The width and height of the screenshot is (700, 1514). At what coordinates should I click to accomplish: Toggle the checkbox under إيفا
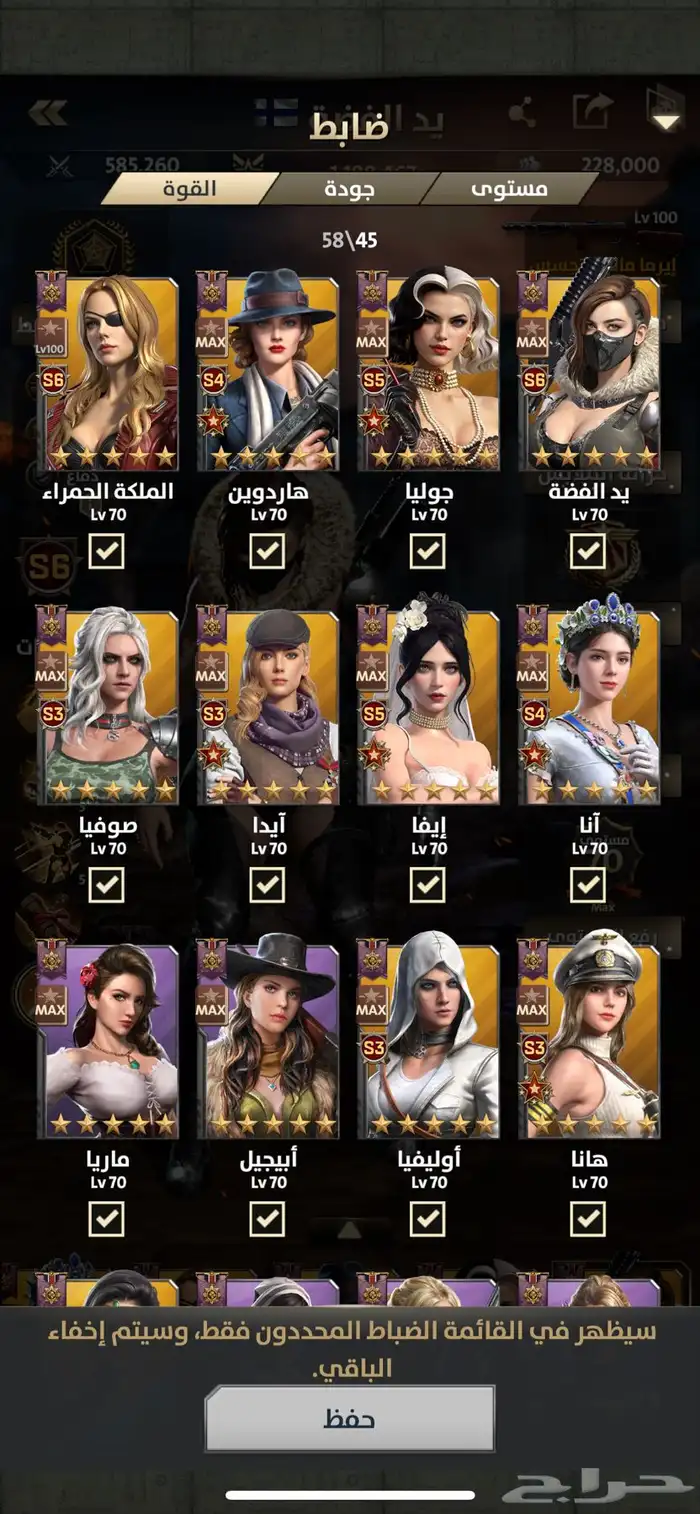[x=428, y=884]
